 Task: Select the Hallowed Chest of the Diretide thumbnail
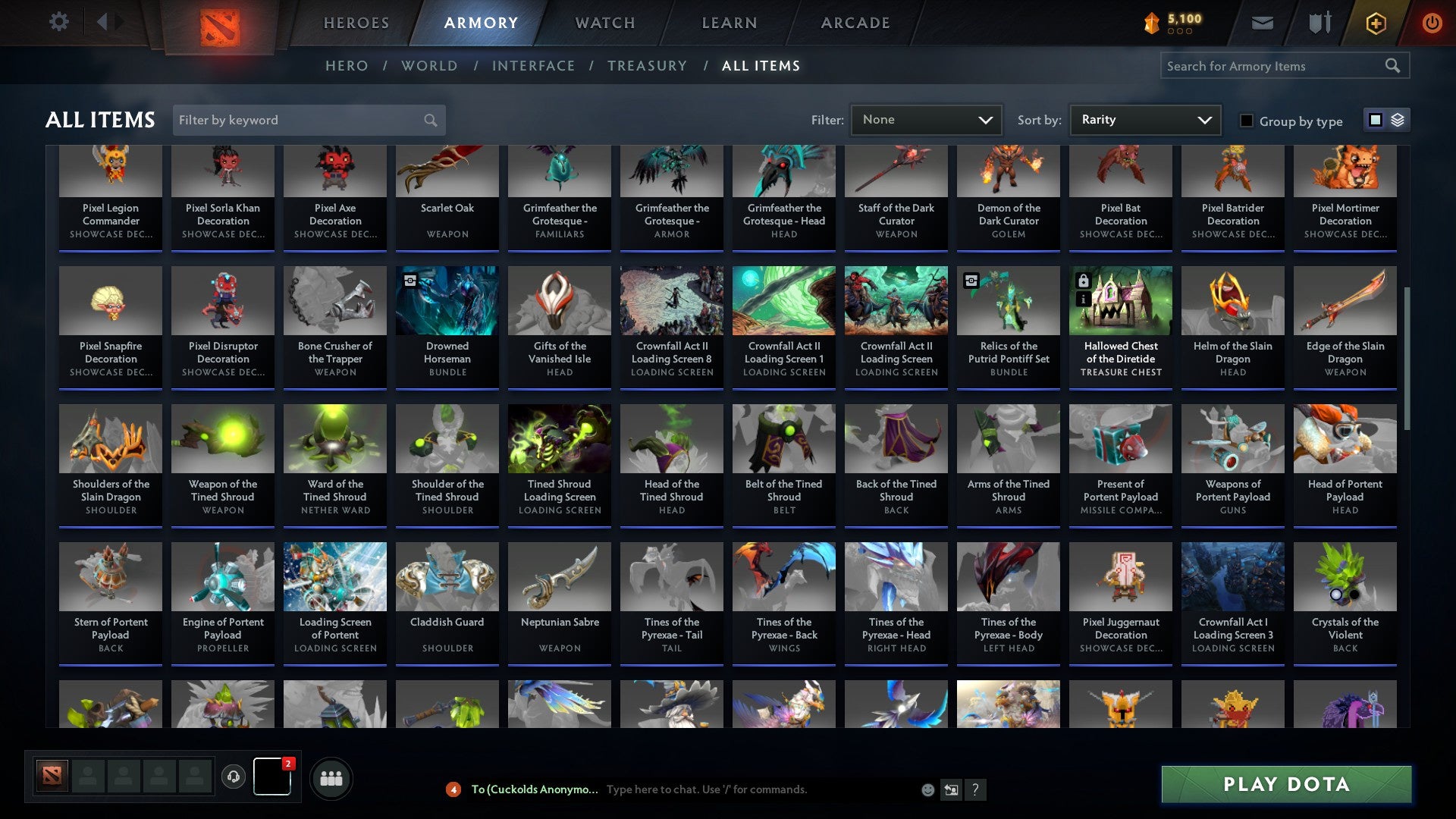1120,300
